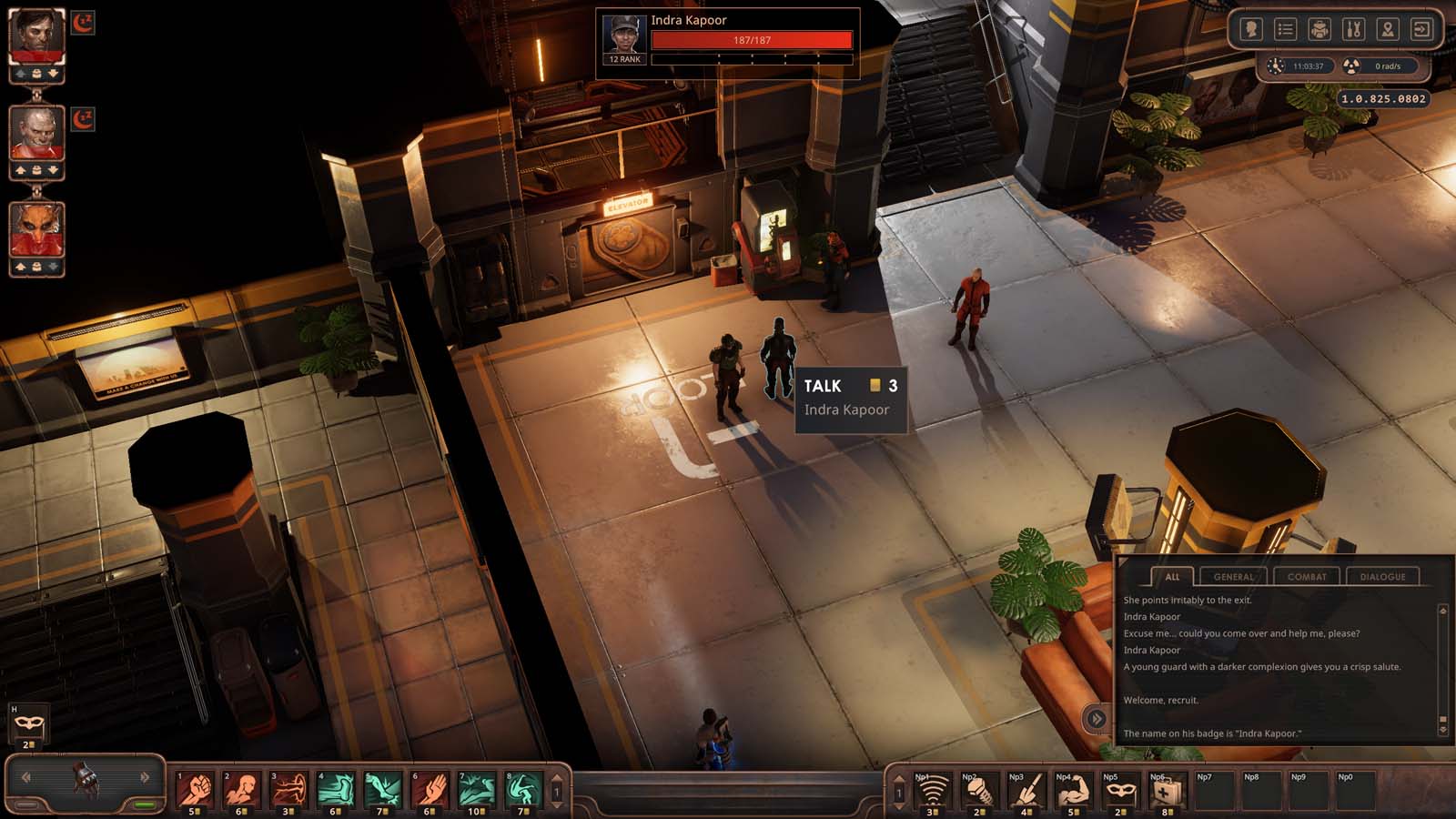Image resolution: width=1456 pixels, height=819 pixels.
Task: Open the map pin icon
Action: pos(1389,29)
